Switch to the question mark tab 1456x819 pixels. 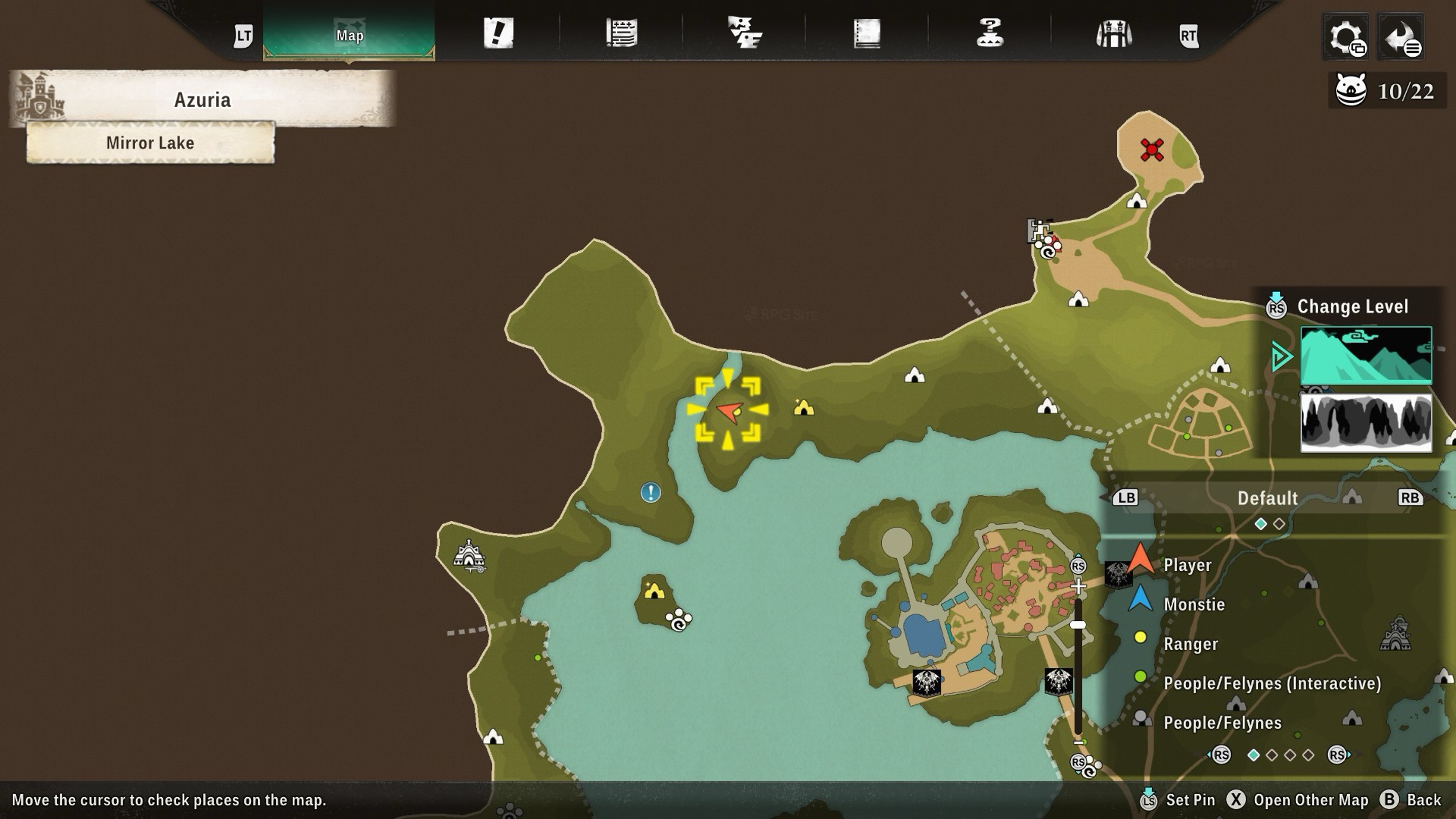click(x=990, y=33)
